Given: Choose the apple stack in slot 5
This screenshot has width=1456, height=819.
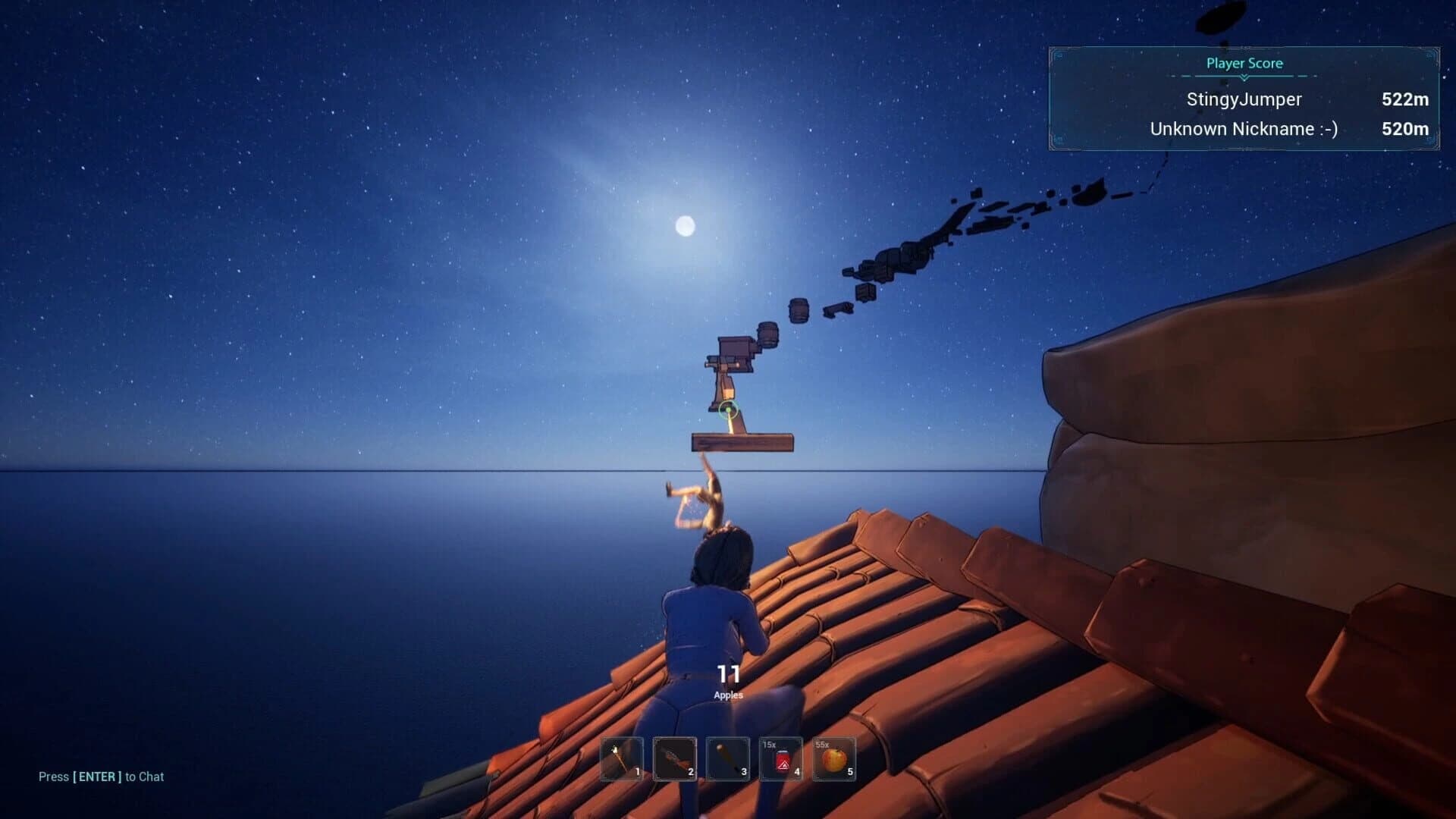Looking at the screenshot, I should [833, 761].
